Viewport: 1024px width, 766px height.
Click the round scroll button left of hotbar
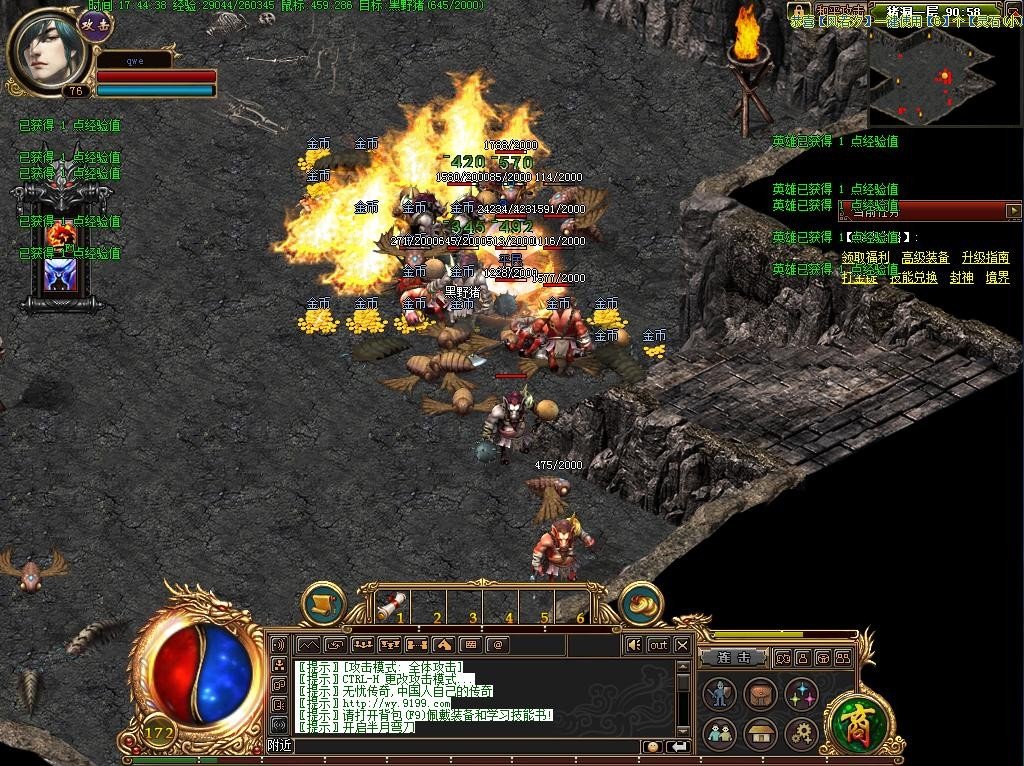[323, 604]
